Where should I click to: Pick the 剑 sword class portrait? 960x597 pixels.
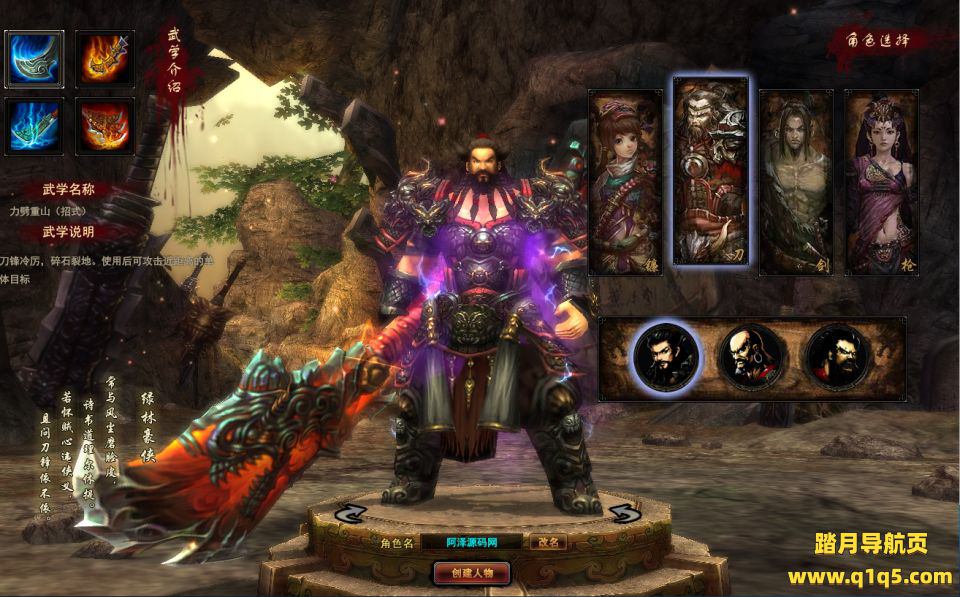[x=796, y=182]
